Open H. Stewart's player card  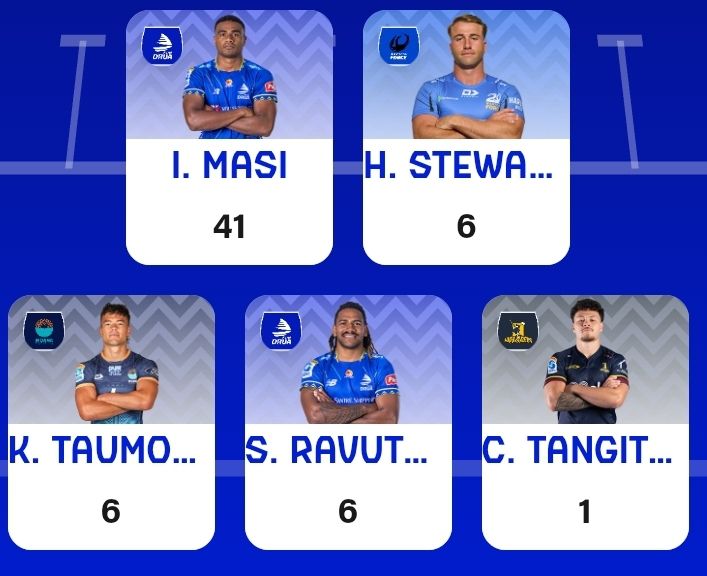(x=466, y=138)
